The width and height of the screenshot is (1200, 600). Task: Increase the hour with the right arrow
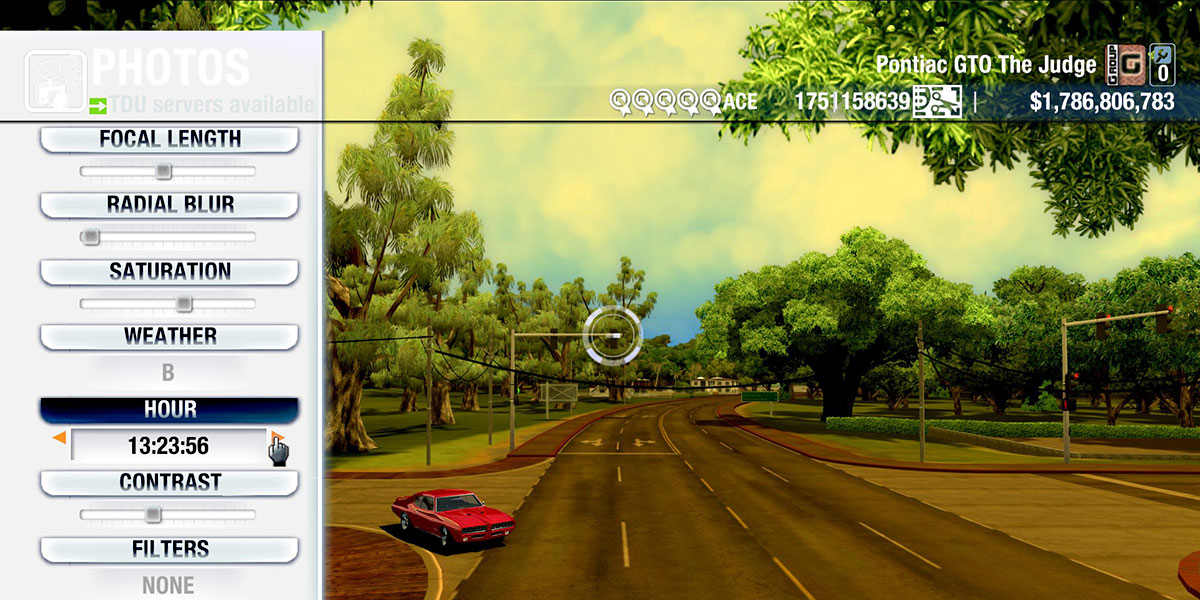[277, 438]
